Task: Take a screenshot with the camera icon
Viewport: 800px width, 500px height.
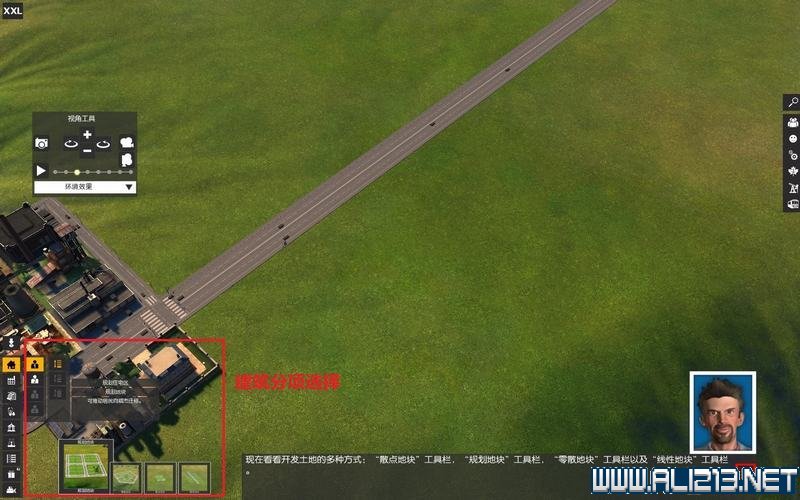Action: [x=42, y=144]
